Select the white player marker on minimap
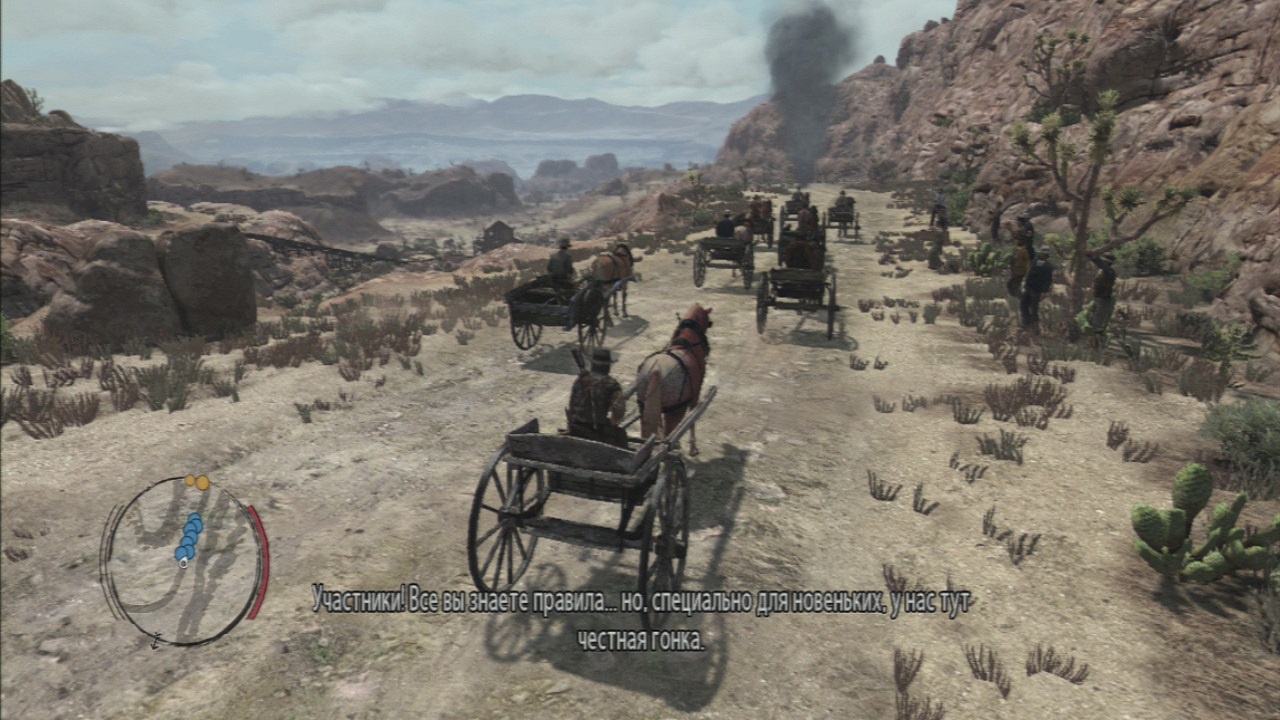The height and width of the screenshot is (720, 1280). (183, 563)
